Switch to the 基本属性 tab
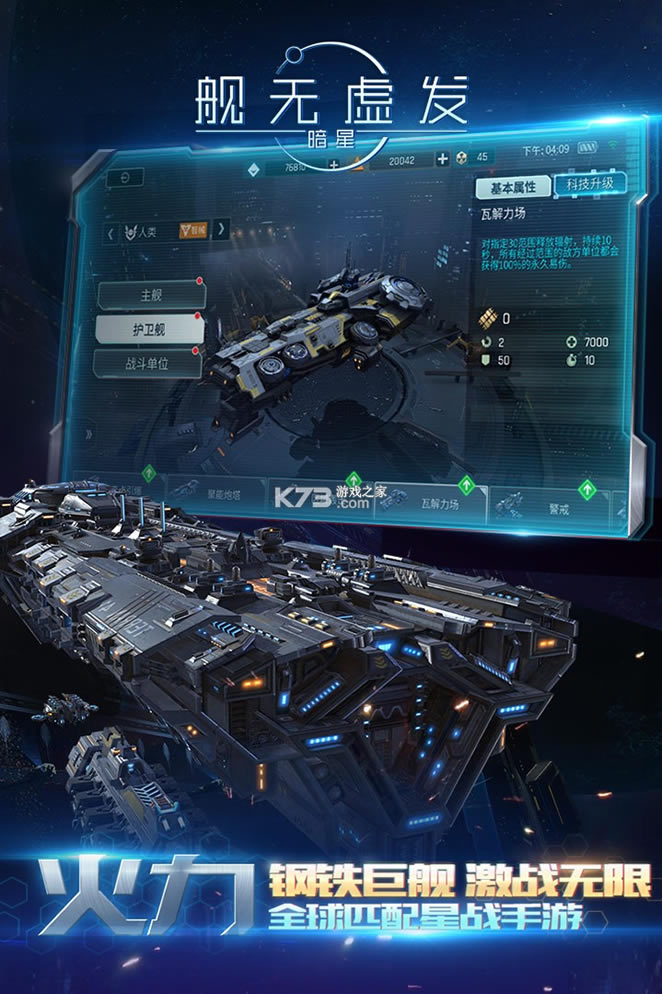Image resolution: width=662 pixels, height=994 pixels. pyautogui.click(x=512, y=187)
